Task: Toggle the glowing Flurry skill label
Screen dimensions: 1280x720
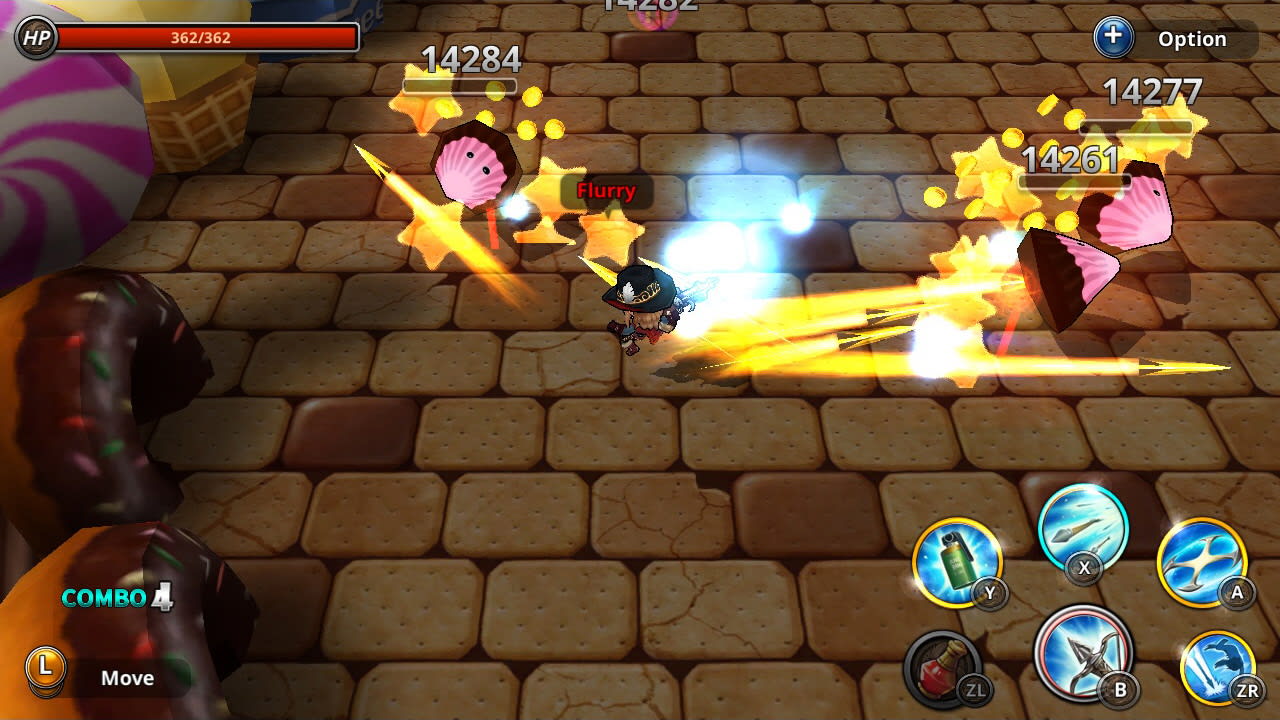Action: pos(607,190)
